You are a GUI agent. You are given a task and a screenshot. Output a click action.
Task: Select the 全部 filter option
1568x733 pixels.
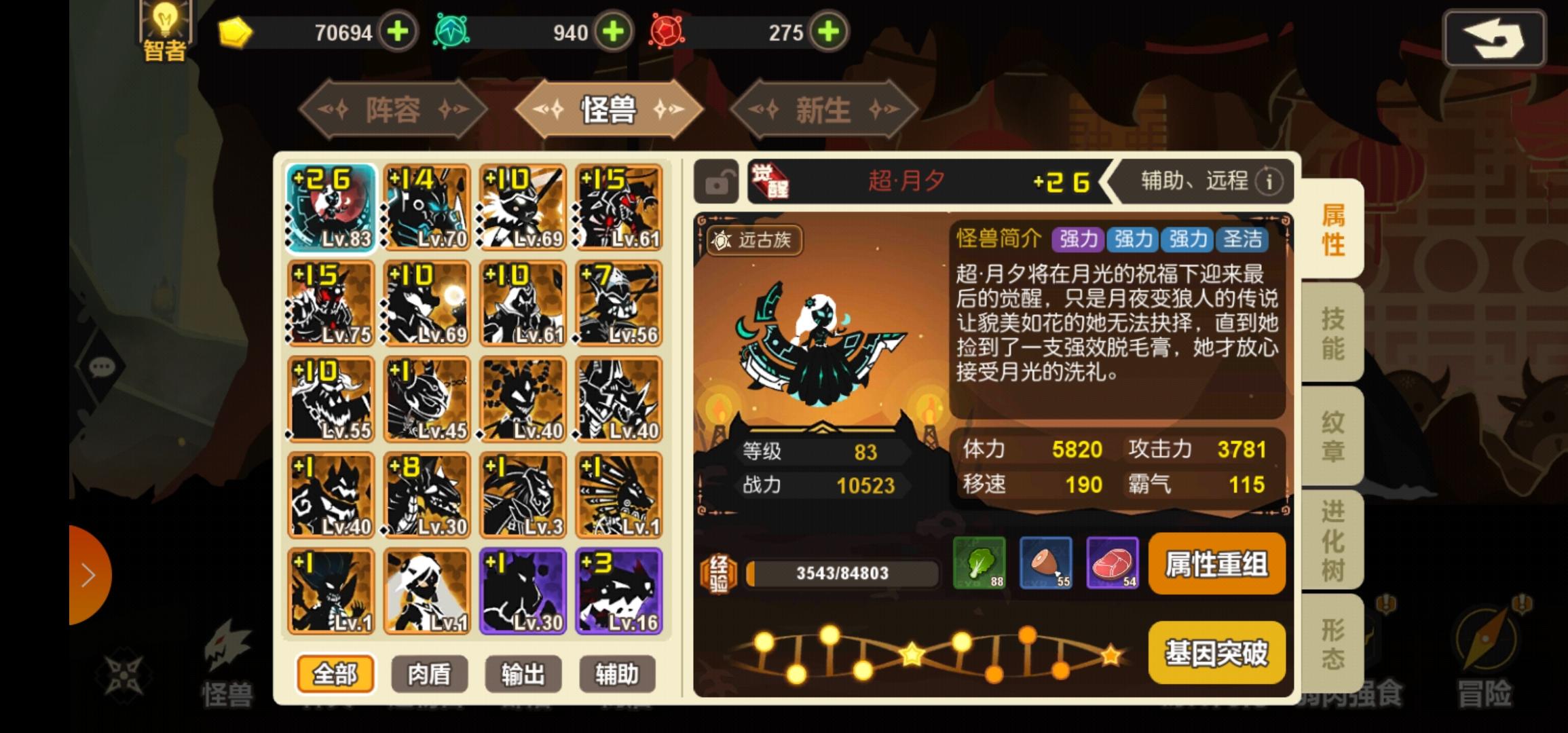click(337, 673)
